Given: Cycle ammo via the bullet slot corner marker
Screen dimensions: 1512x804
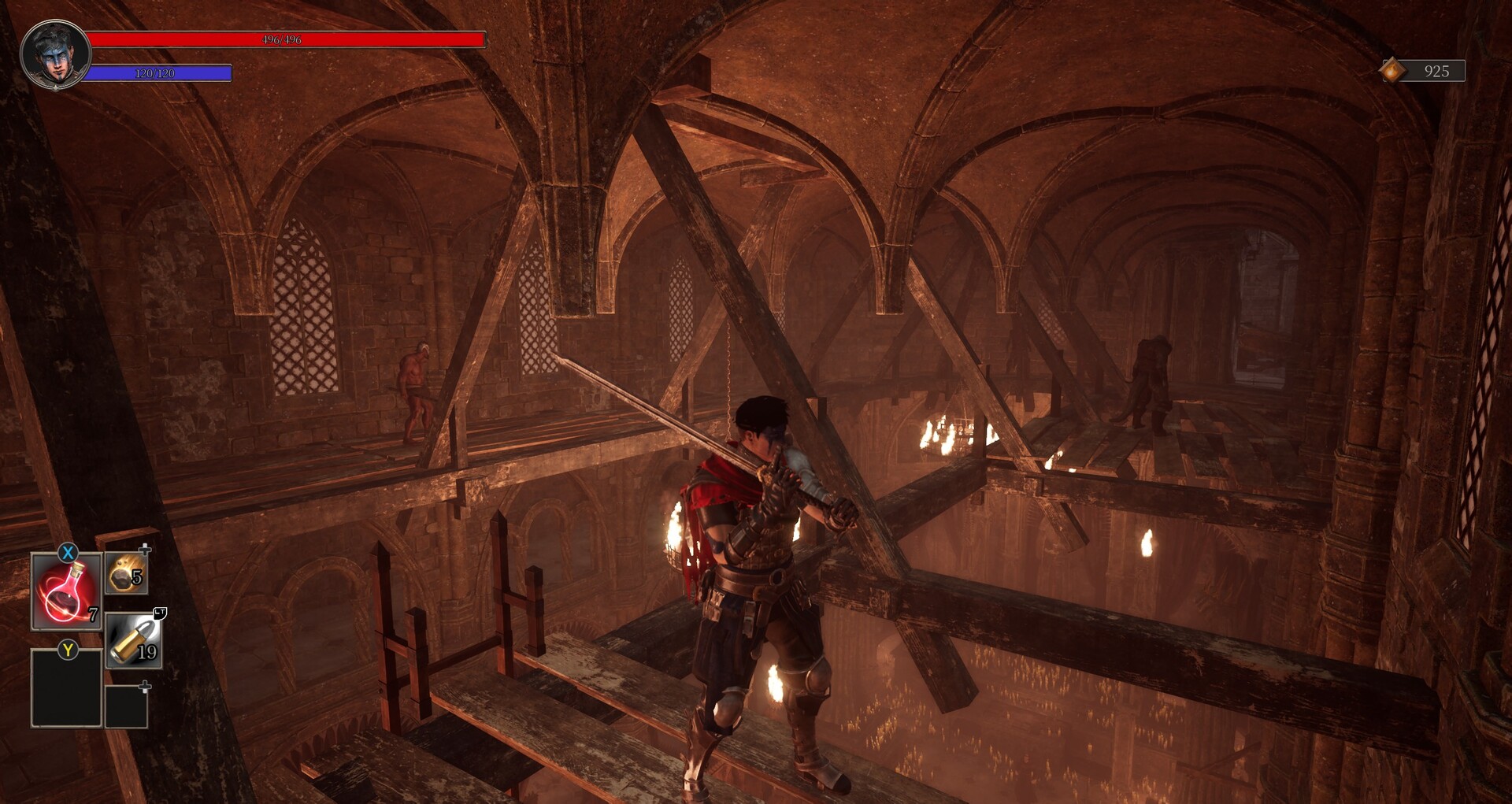Looking at the screenshot, I should 159,613.
